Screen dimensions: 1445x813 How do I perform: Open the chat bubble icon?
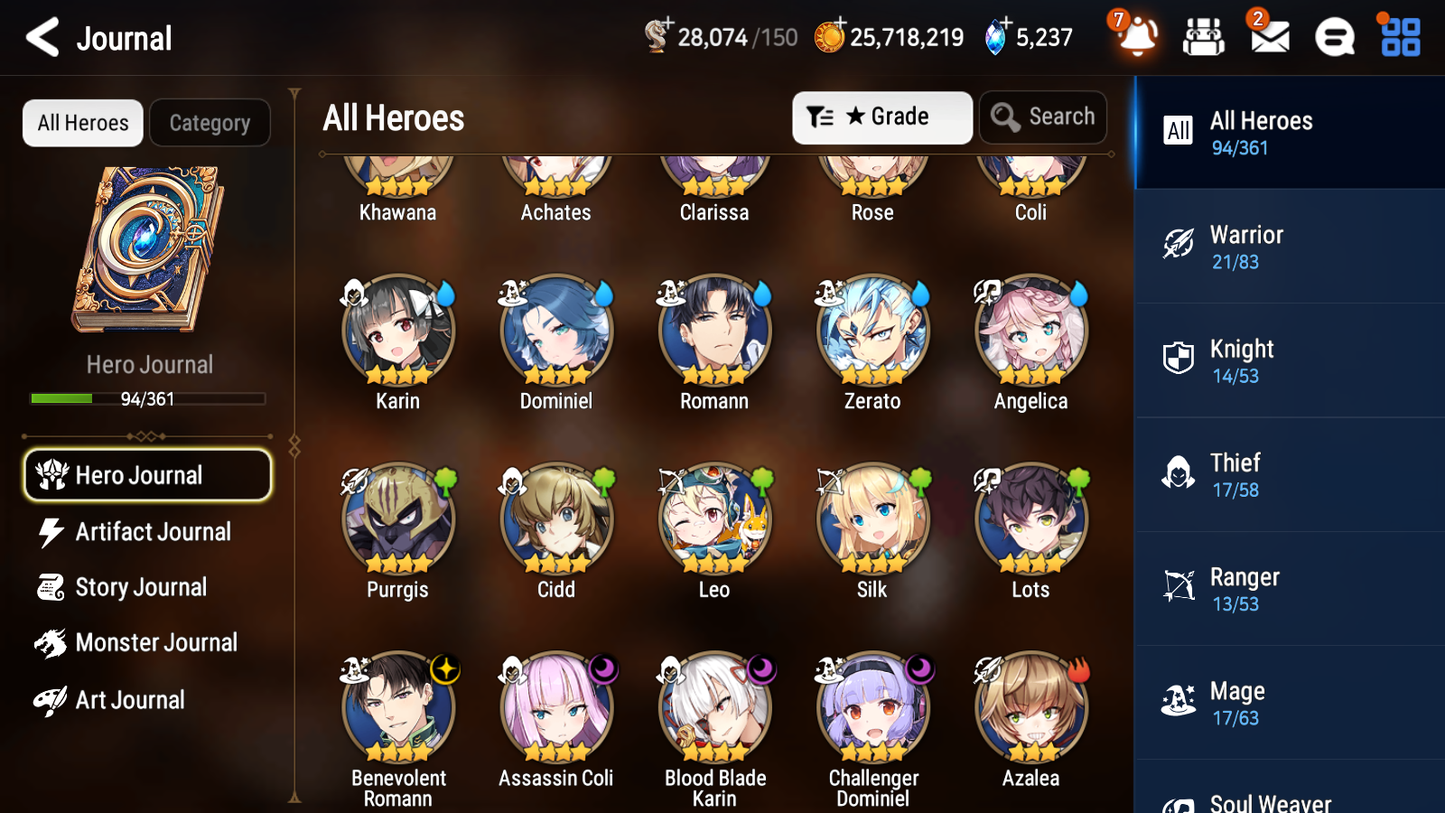point(1334,36)
